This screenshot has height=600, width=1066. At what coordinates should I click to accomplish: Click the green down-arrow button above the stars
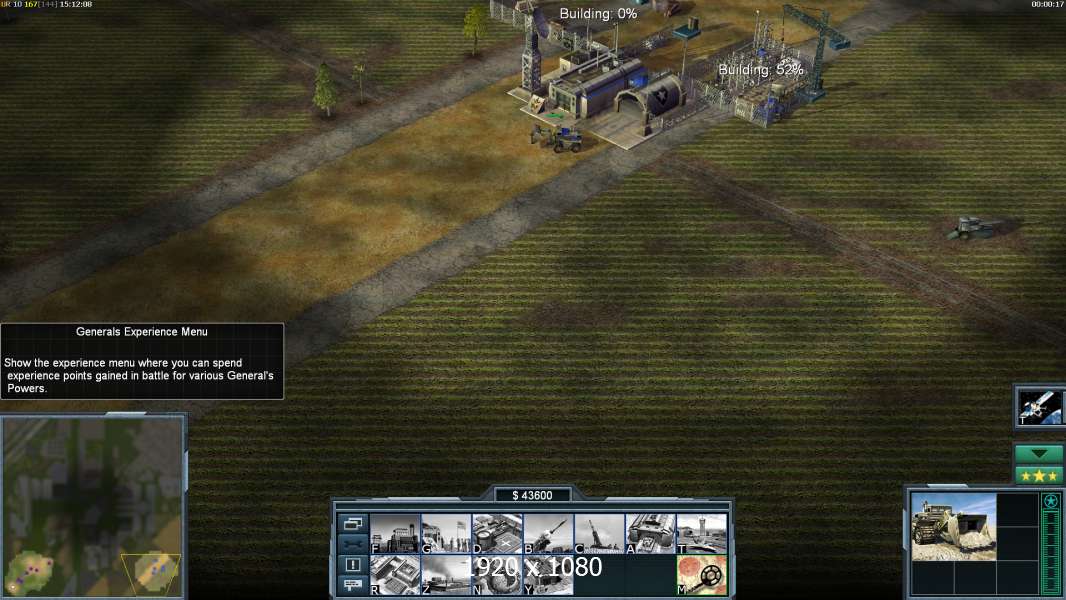(x=1039, y=454)
